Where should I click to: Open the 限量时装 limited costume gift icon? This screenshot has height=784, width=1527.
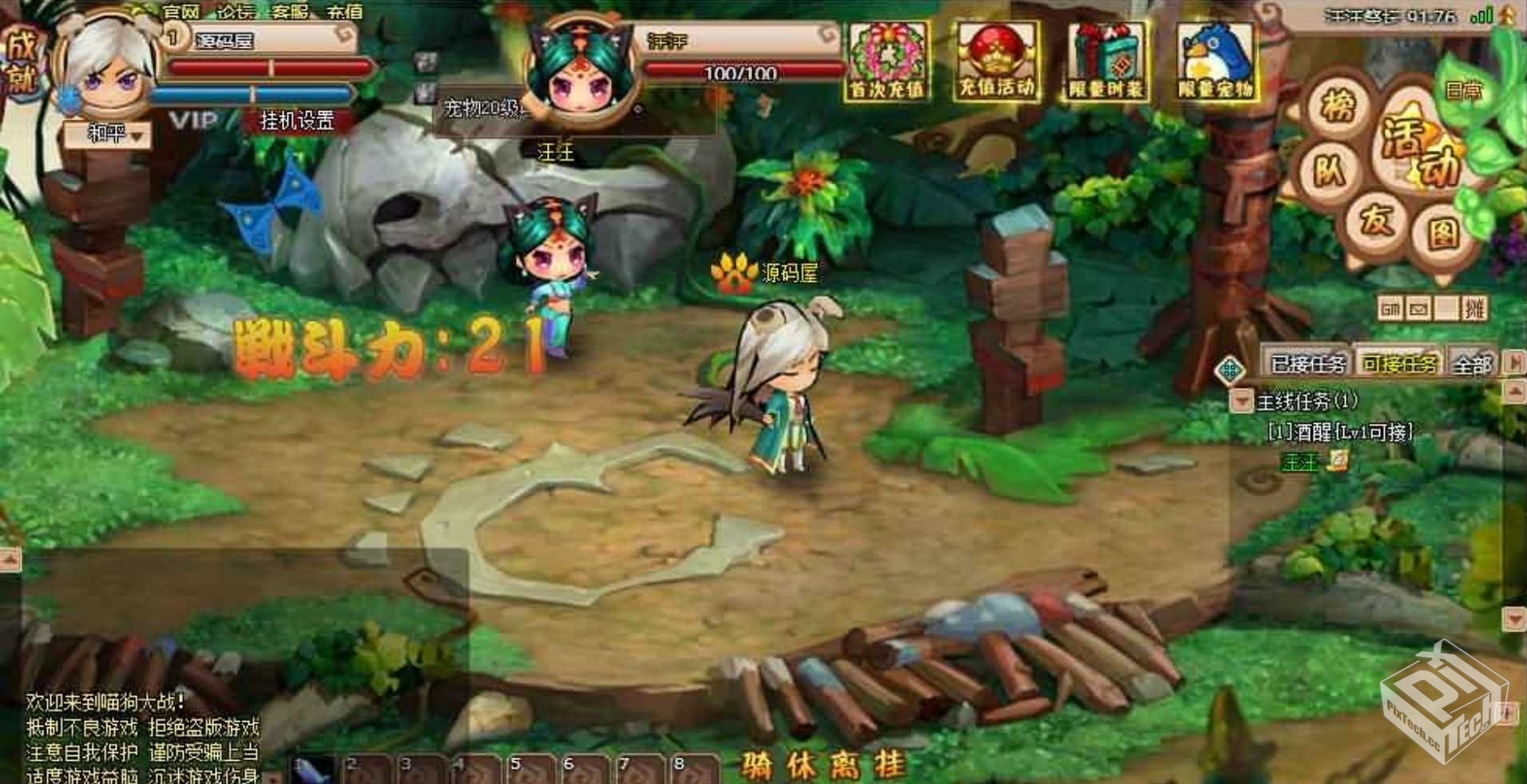click(1106, 61)
